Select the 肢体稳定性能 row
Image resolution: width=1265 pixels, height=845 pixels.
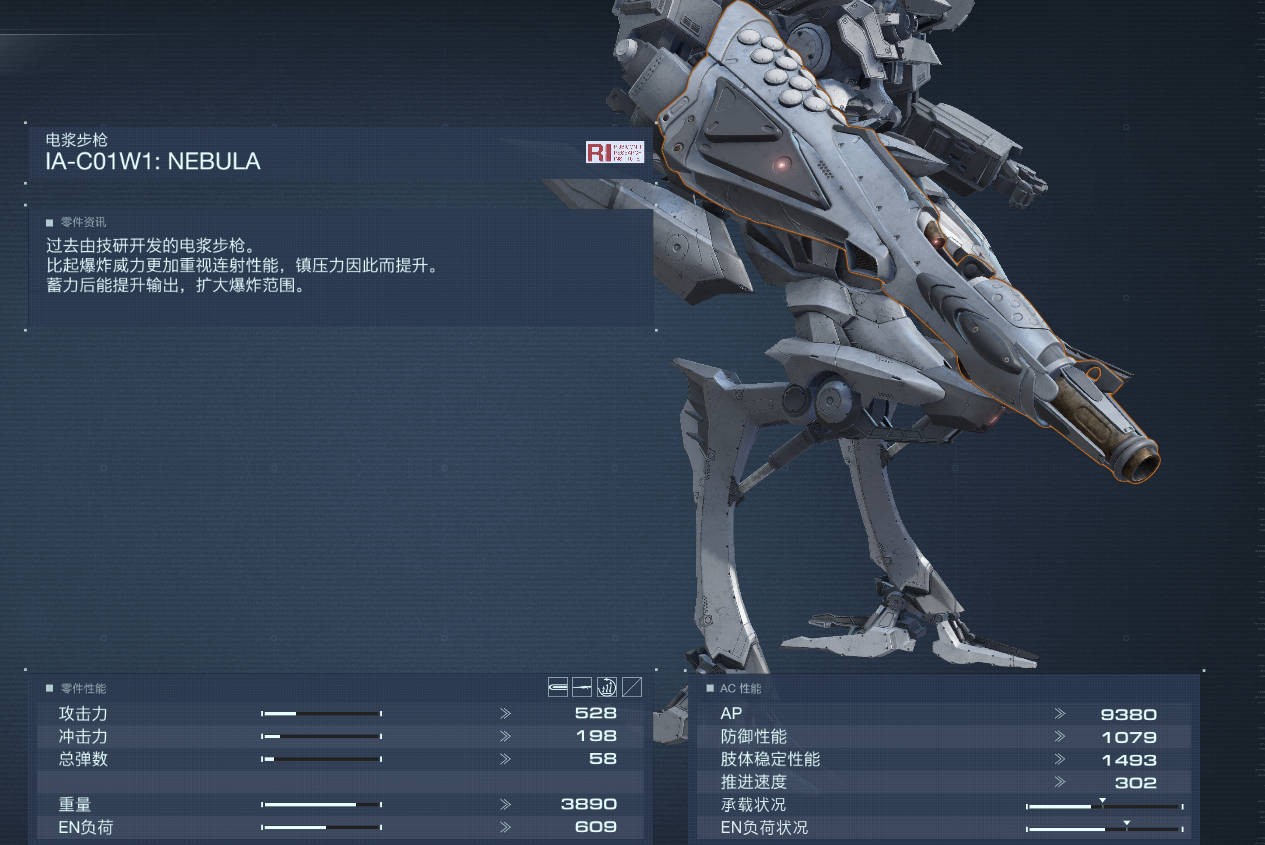(940, 760)
